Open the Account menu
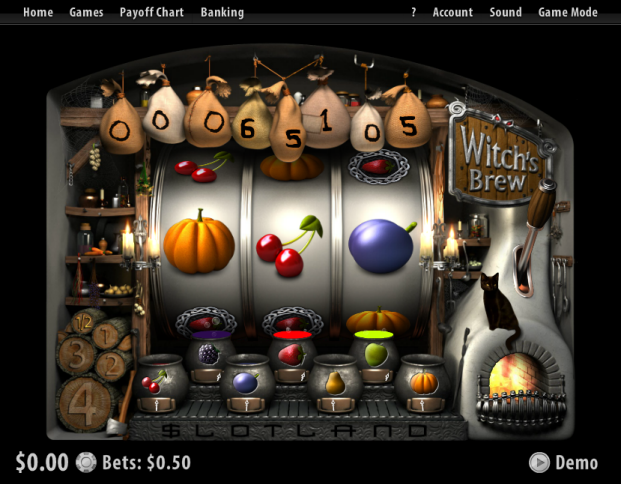 452,12
